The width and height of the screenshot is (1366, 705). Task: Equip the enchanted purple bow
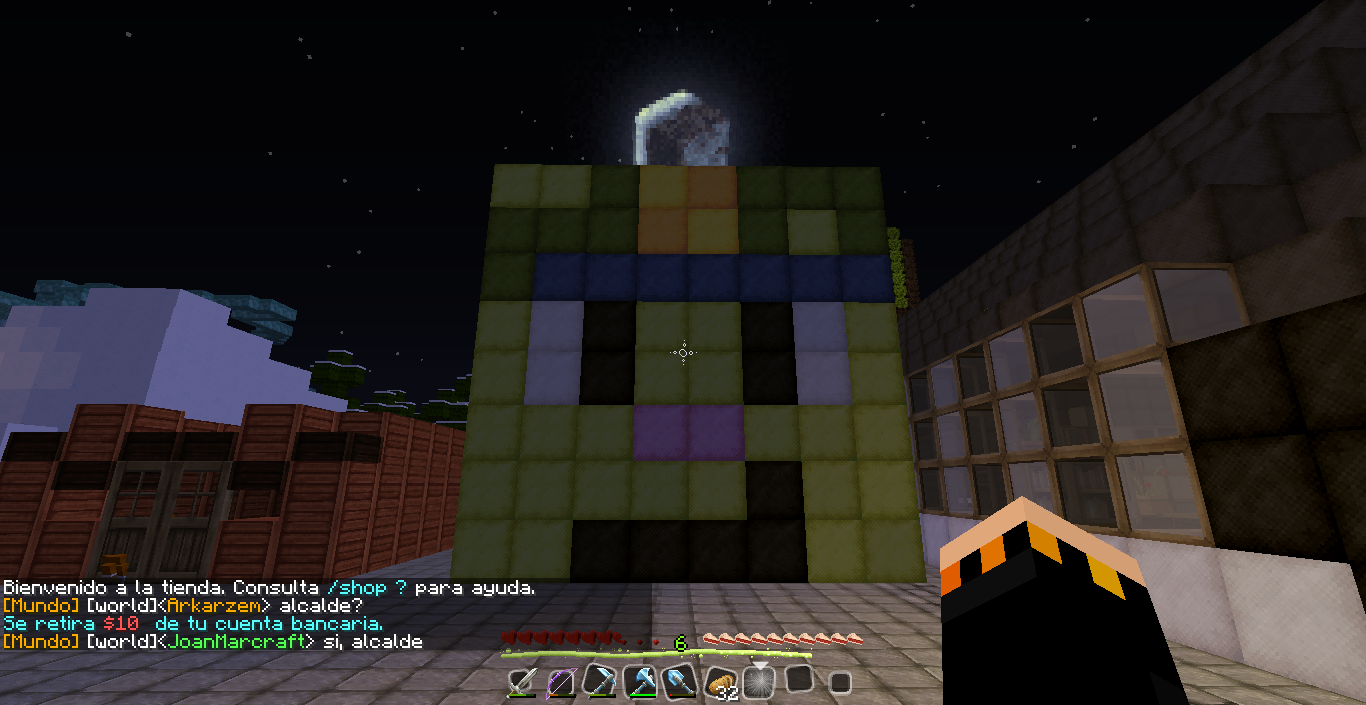[561, 682]
